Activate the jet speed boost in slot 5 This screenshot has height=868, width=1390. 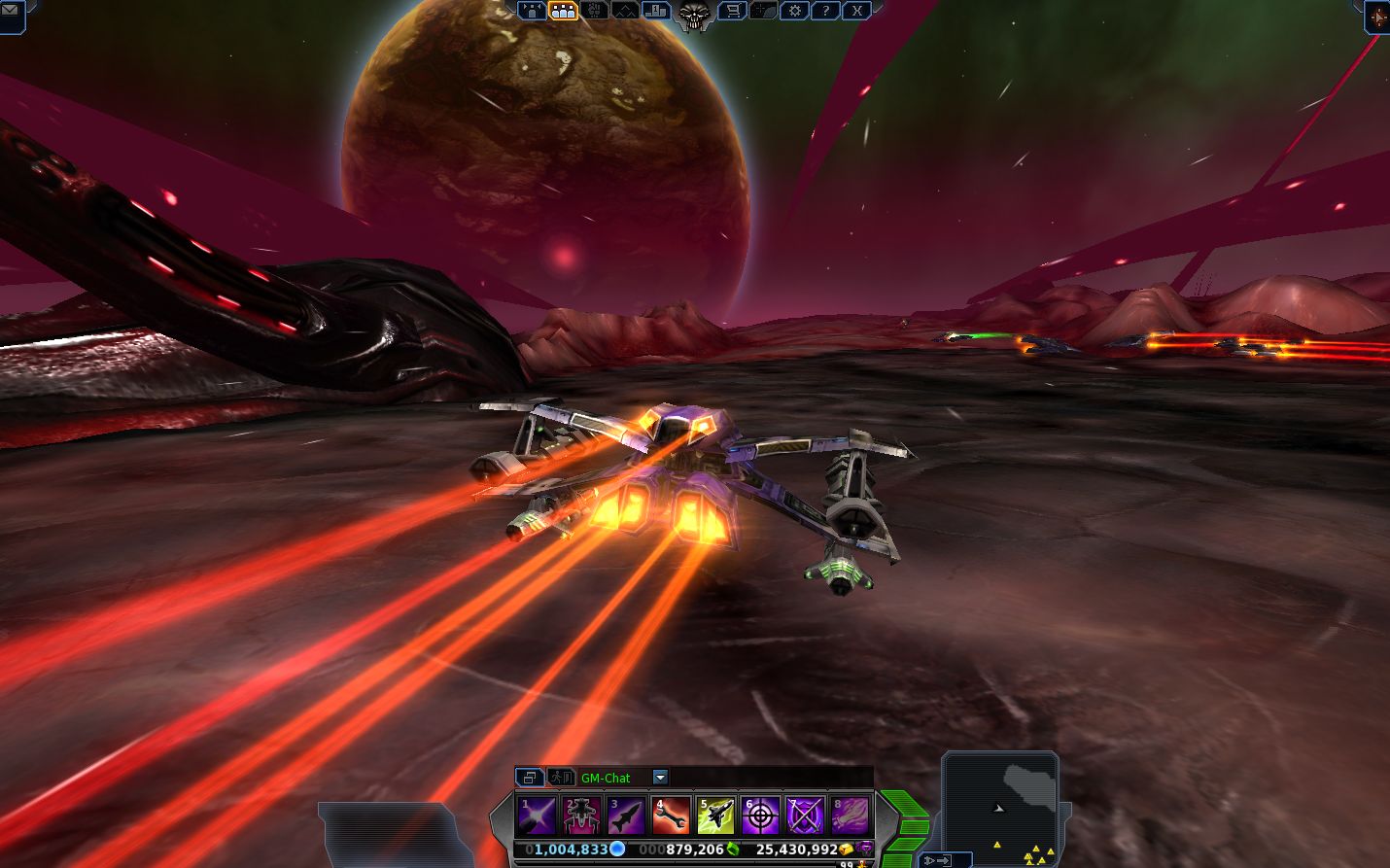pos(715,816)
